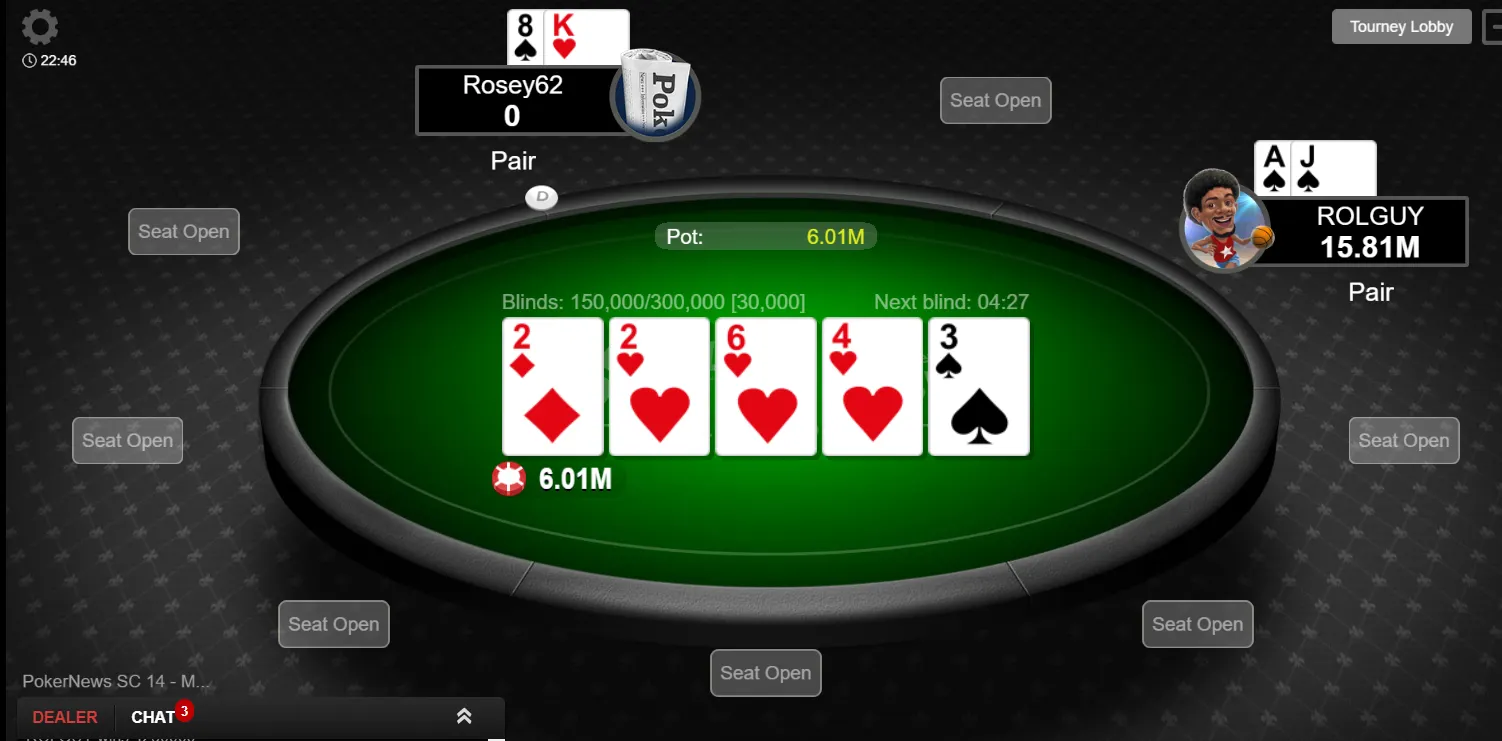
Task: Open the CHAT tab
Action: tap(153, 717)
